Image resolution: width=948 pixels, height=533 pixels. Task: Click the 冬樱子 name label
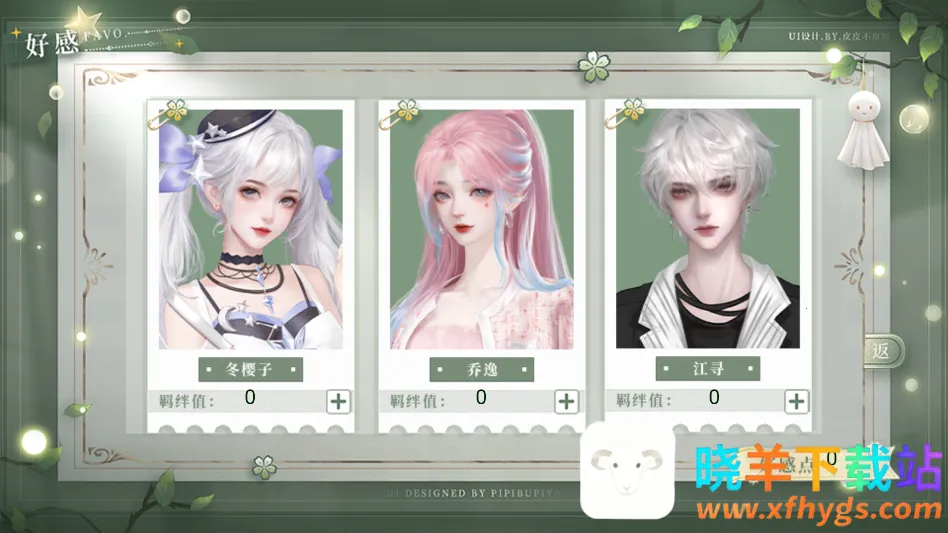point(250,369)
